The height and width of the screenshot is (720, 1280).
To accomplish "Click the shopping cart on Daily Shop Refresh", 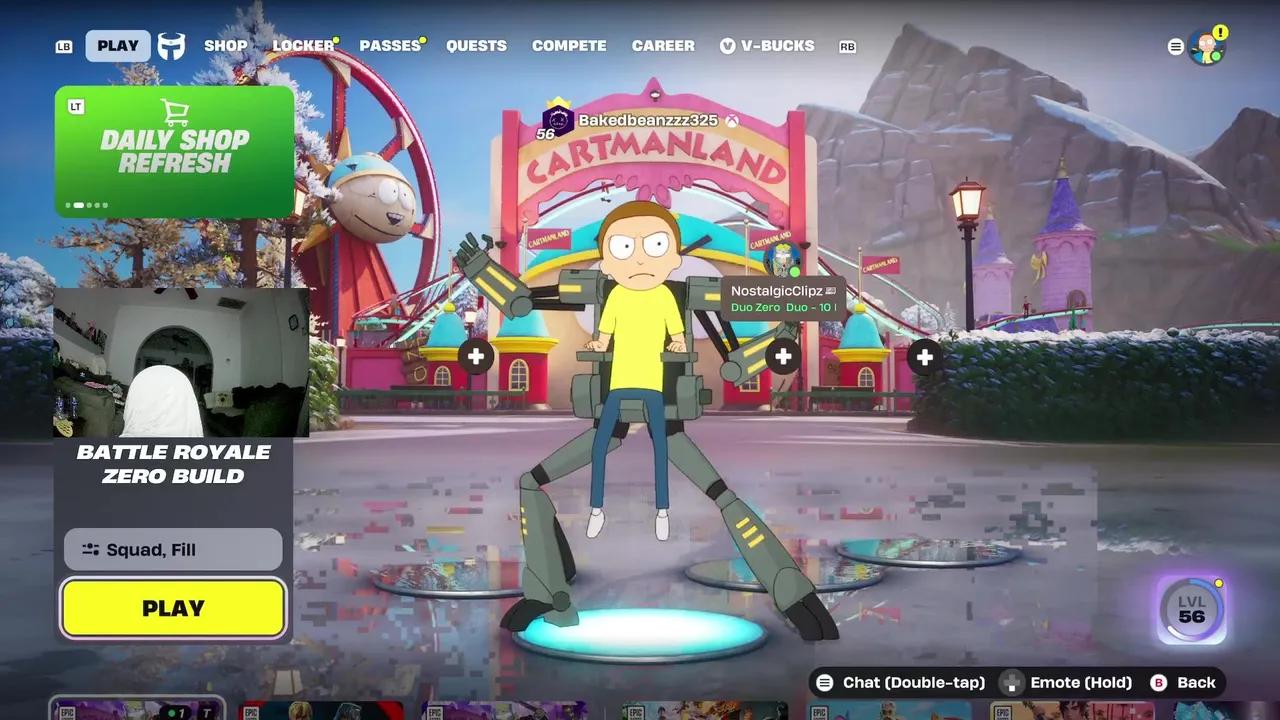I will click(x=177, y=113).
